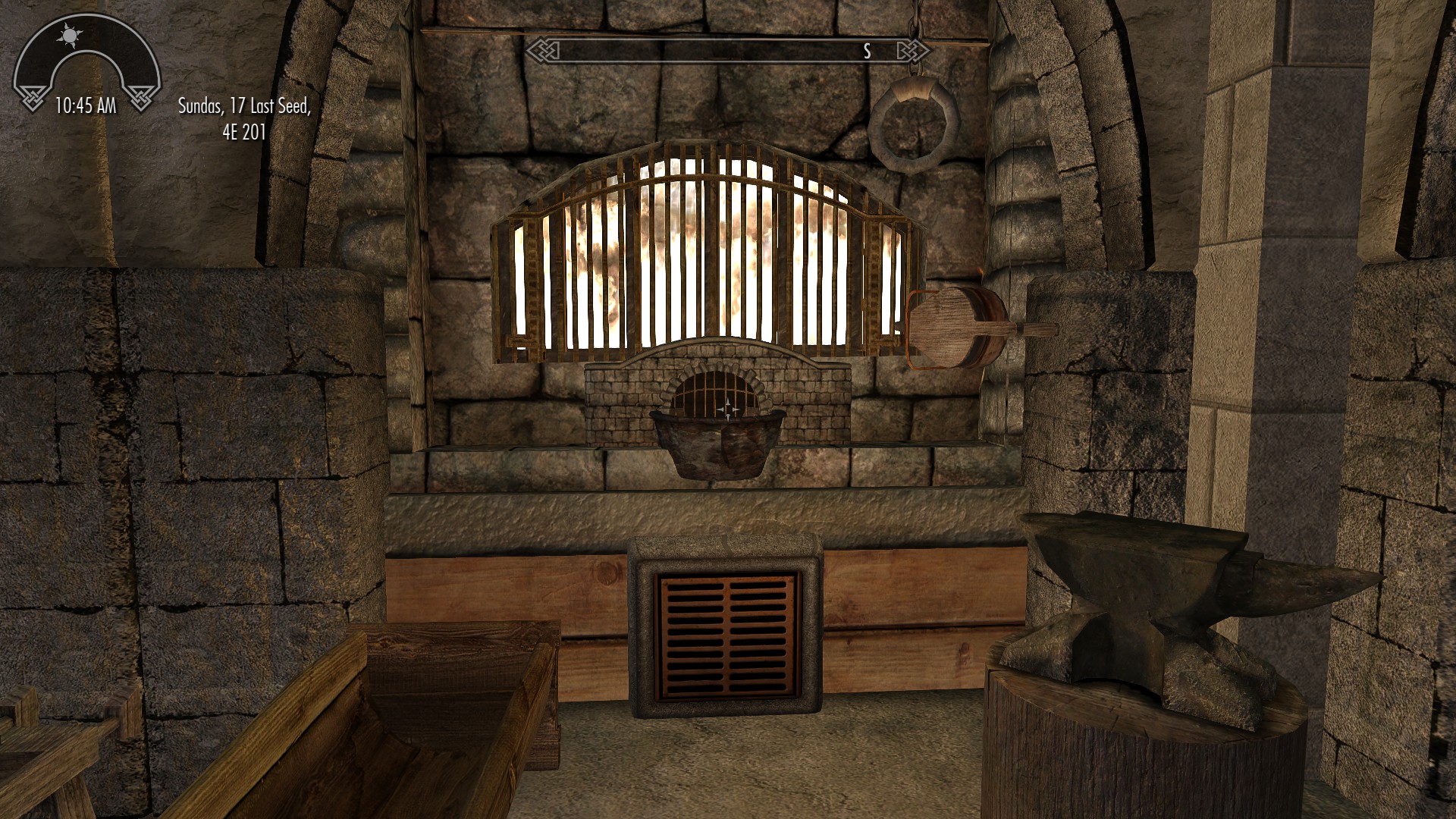Click the sun icon on the clock widget
1456x819 pixels.
click(71, 35)
